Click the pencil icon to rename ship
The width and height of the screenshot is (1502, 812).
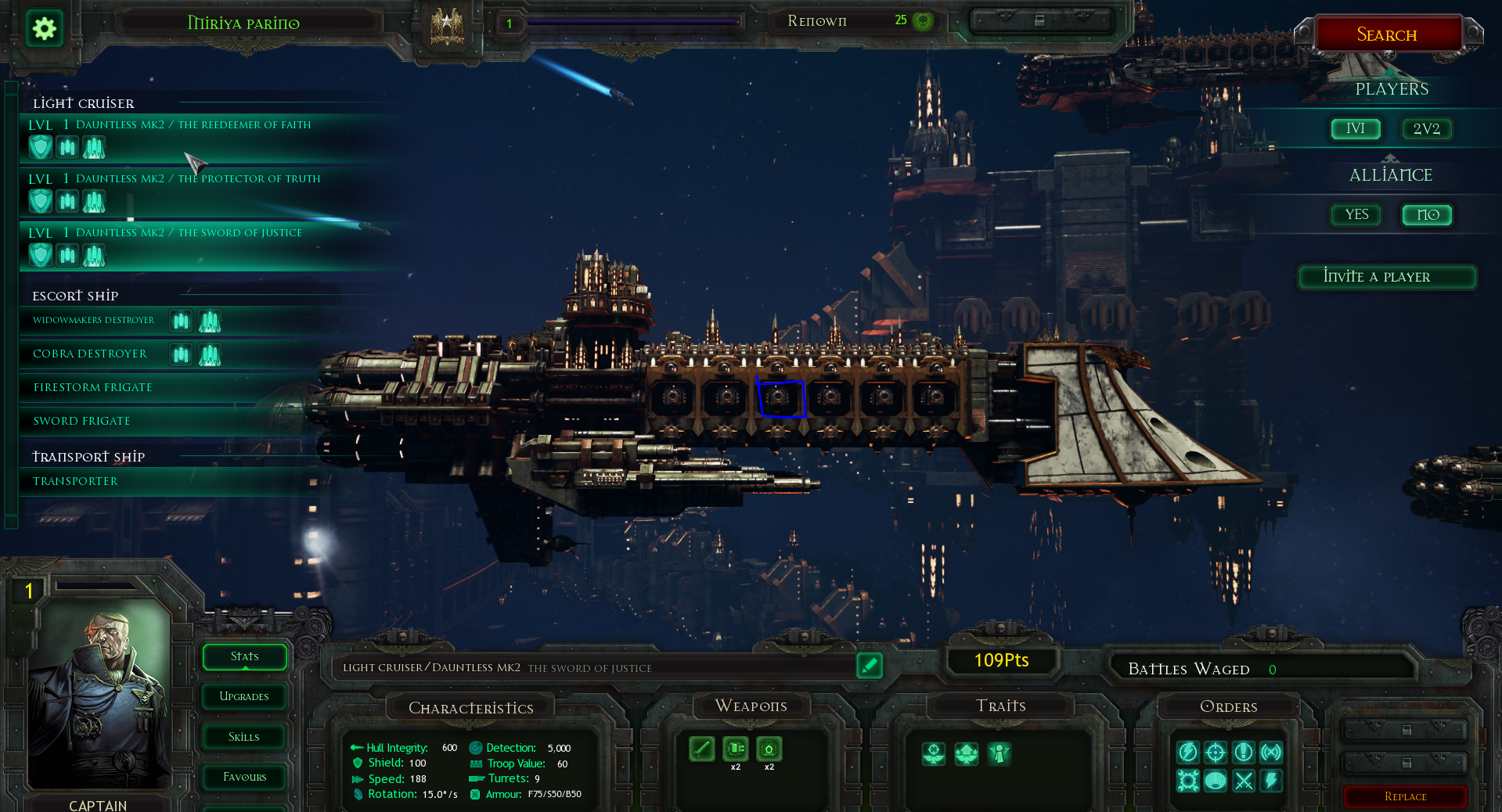pos(869,666)
